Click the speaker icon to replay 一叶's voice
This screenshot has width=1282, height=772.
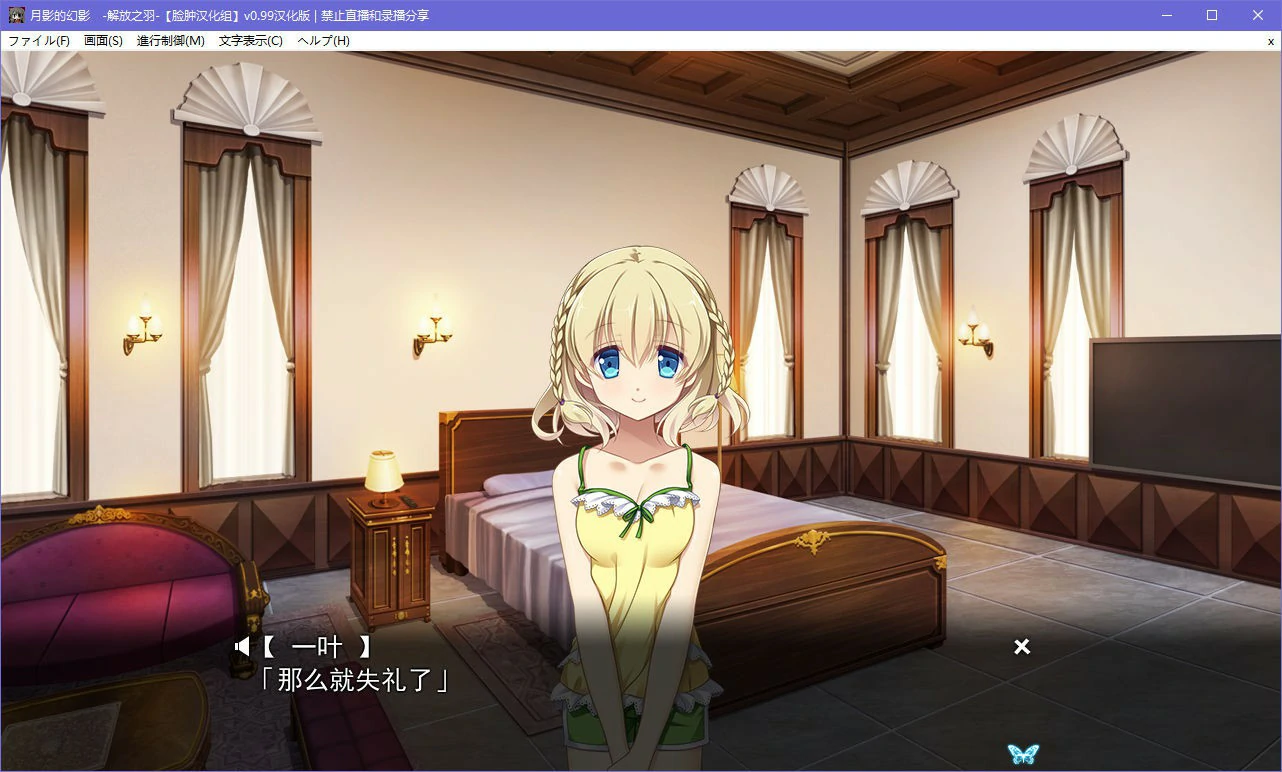pyautogui.click(x=243, y=646)
